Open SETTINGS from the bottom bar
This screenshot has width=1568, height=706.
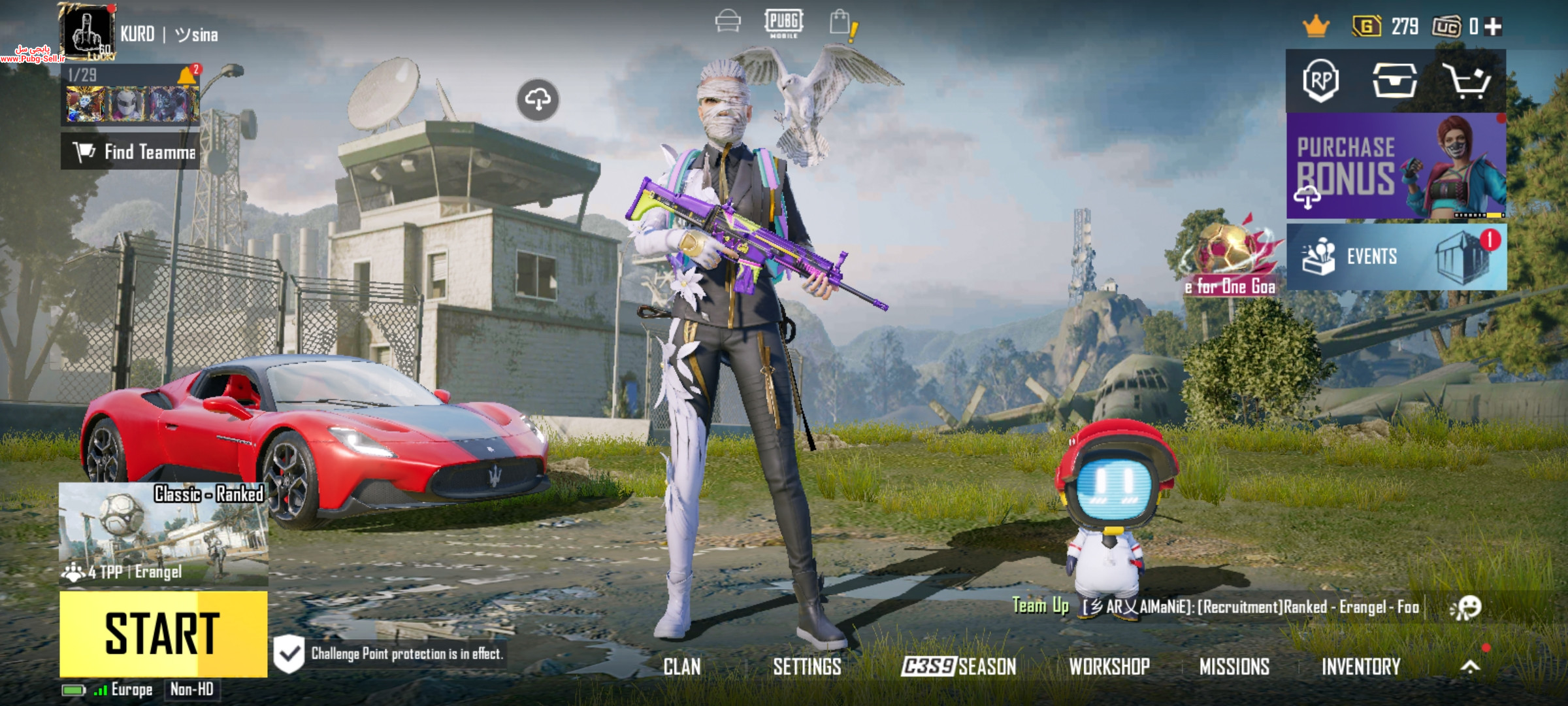807,667
